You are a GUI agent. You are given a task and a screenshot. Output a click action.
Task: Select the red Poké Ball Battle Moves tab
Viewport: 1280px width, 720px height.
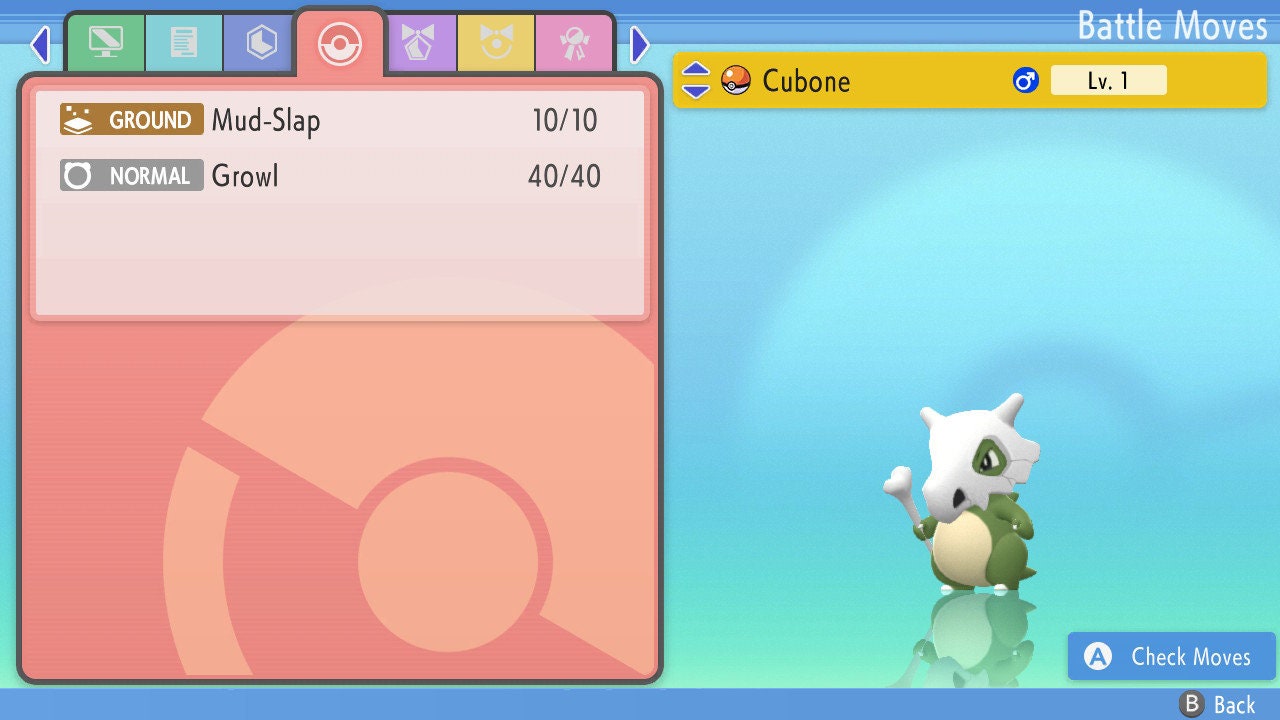pyautogui.click(x=339, y=43)
